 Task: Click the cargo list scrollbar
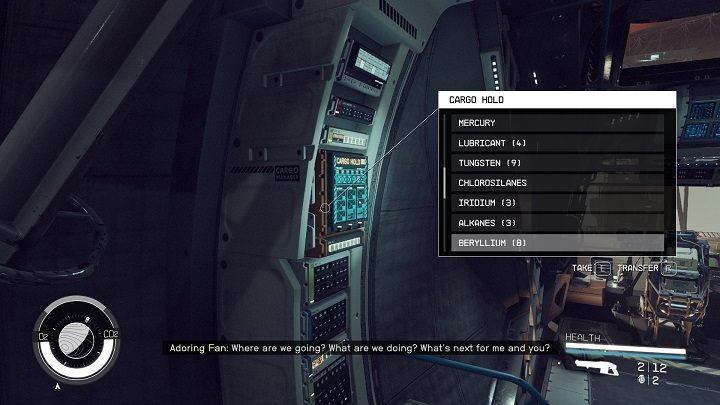pos(443,182)
